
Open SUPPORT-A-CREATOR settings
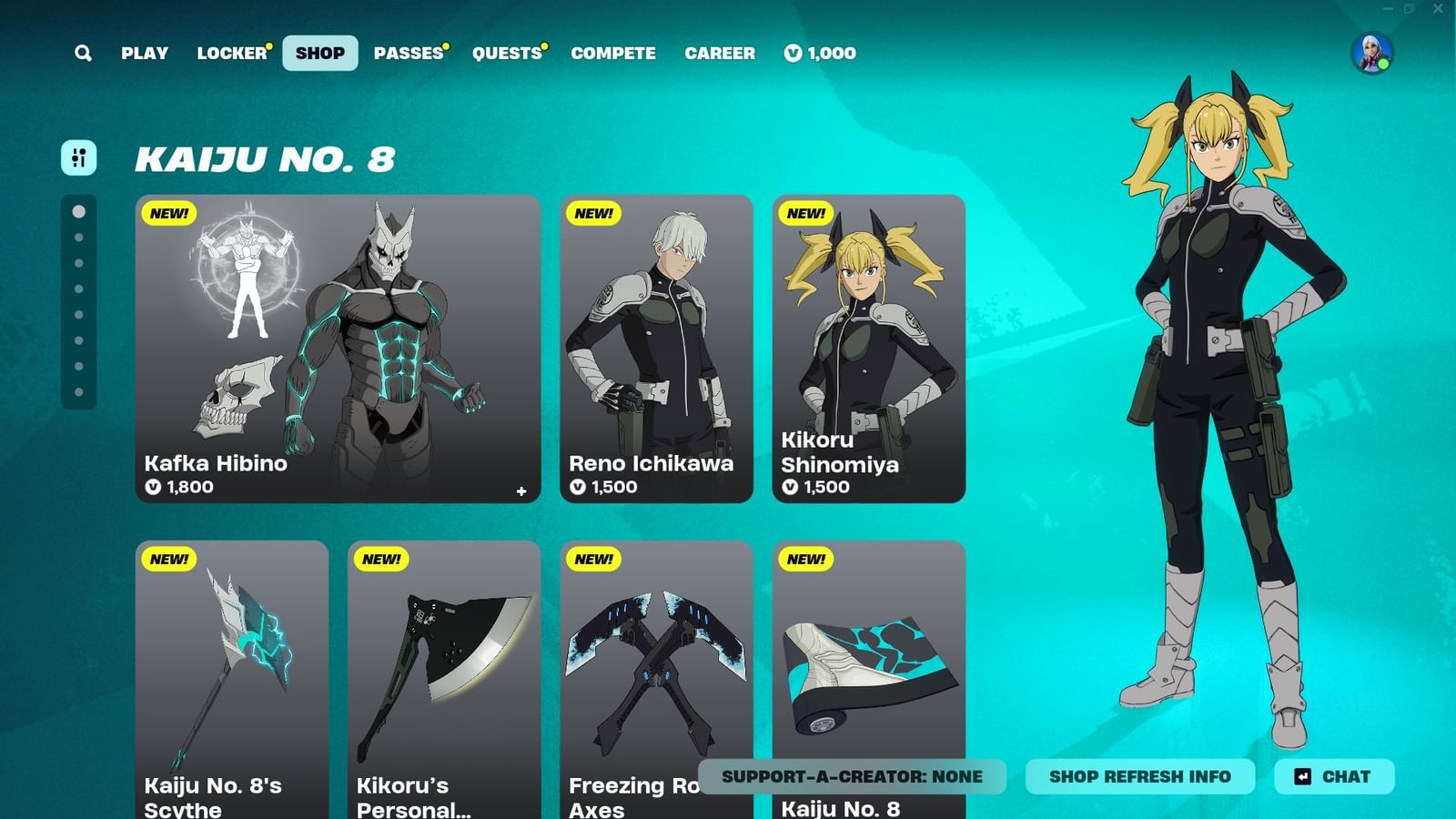(853, 776)
